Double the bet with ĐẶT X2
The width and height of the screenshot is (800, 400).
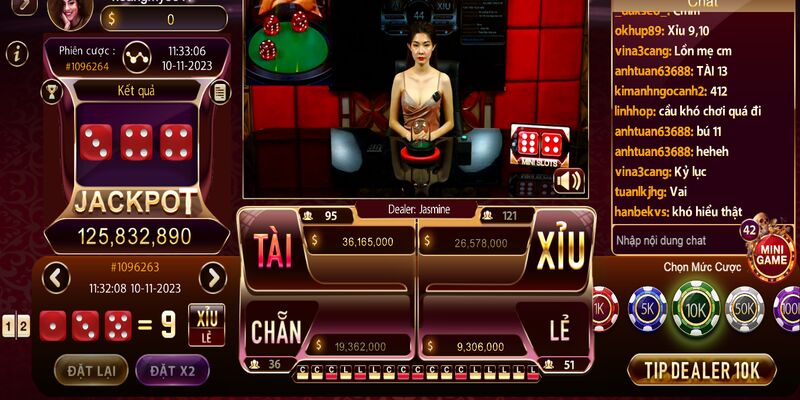pyautogui.click(x=172, y=371)
